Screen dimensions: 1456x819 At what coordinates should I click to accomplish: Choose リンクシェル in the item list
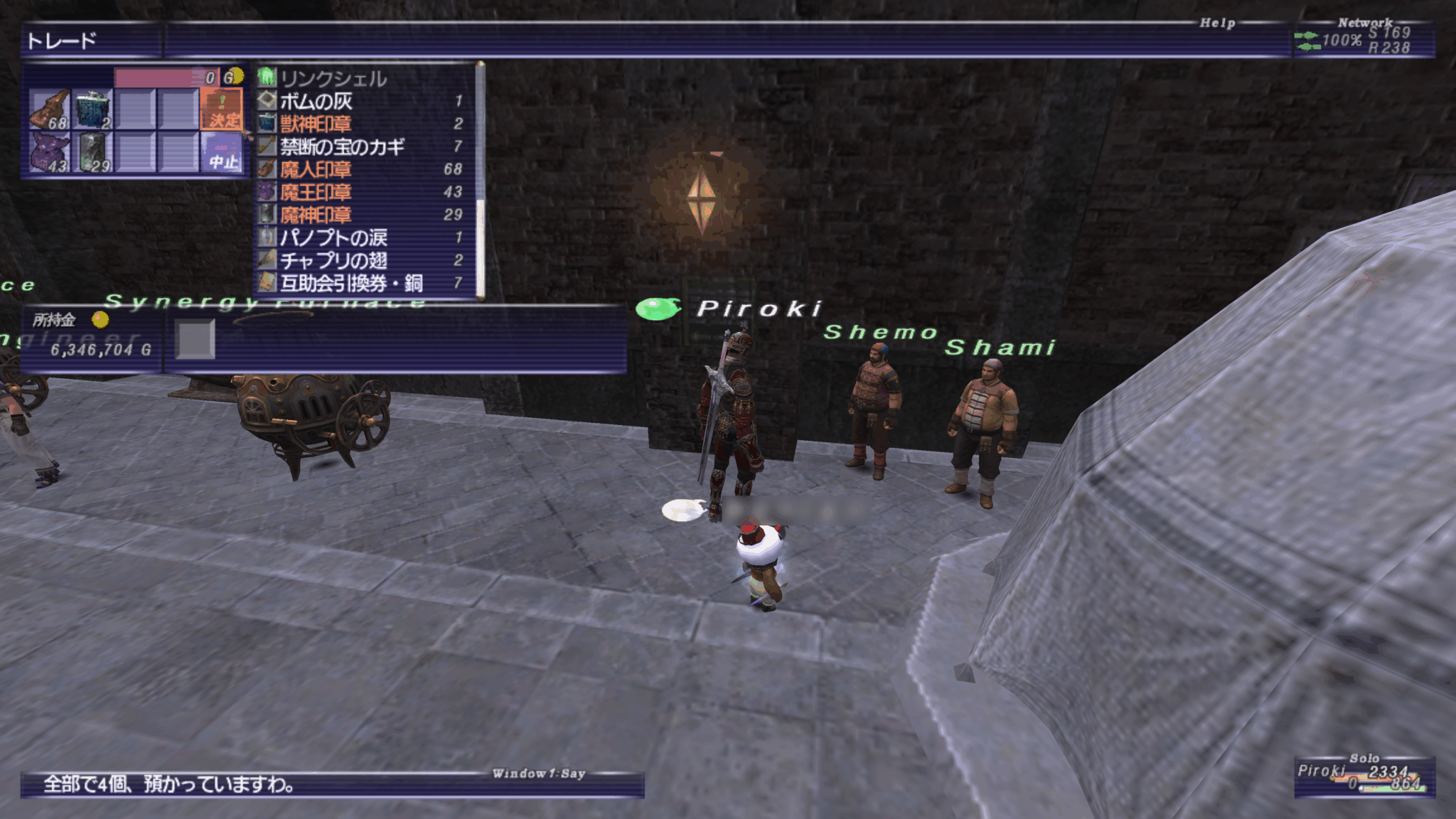pyautogui.click(x=333, y=78)
